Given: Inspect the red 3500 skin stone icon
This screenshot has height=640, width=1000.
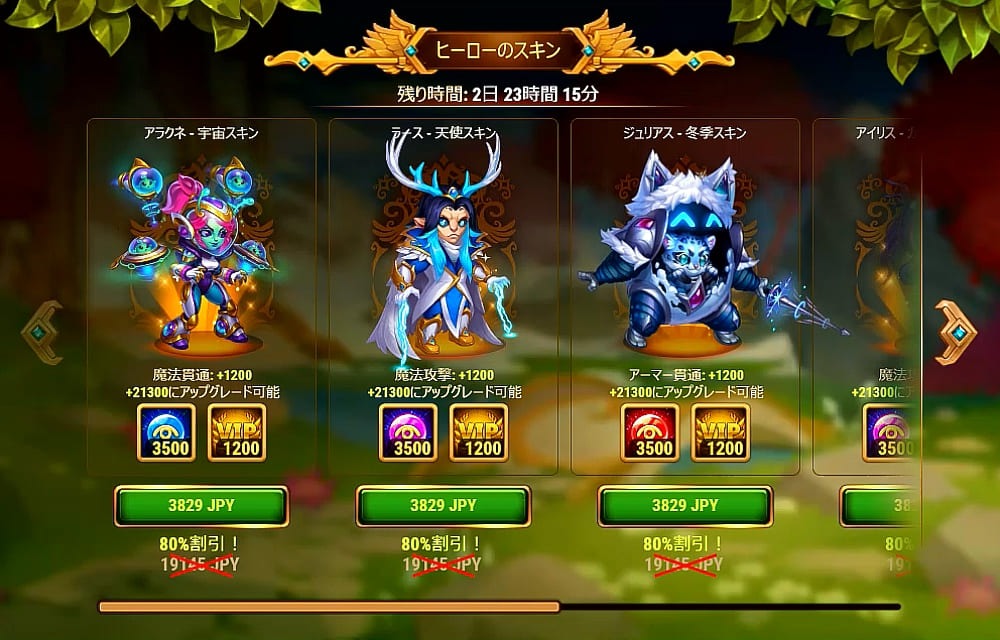Looking at the screenshot, I should pyautogui.click(x=649, y=433).
